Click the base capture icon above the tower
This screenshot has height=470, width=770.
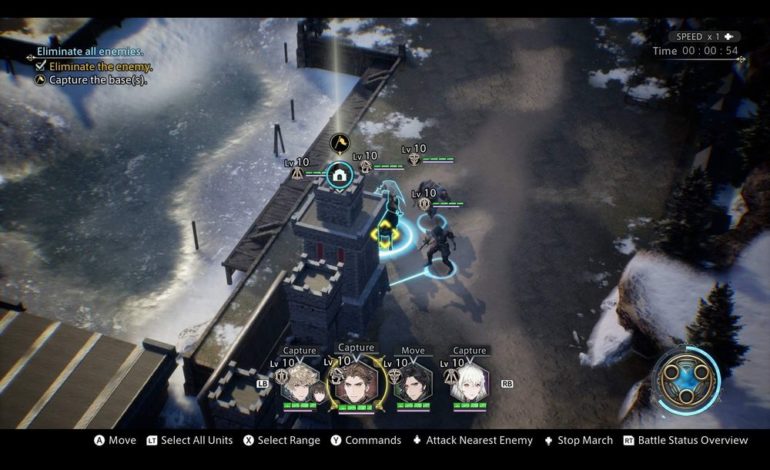tap(340, 176)
